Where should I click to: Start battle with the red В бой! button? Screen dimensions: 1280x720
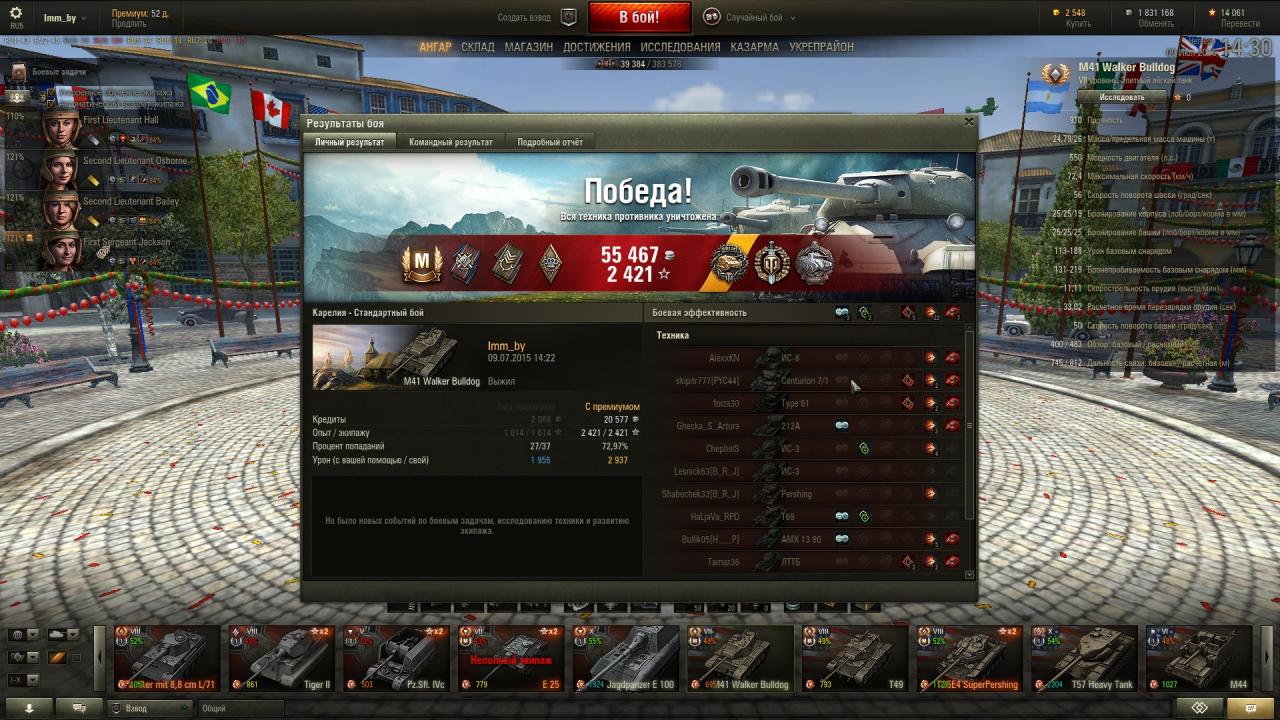point(639,17)
